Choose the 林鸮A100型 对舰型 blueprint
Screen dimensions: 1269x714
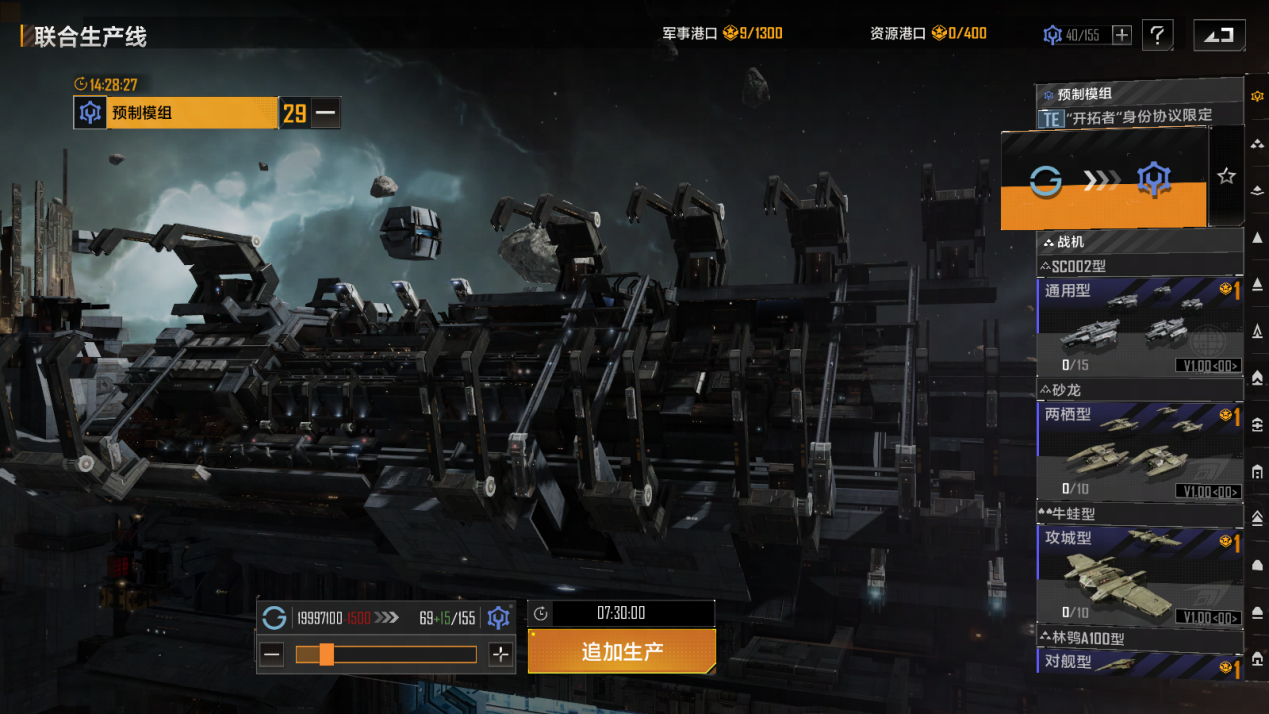coord(1140,662)
